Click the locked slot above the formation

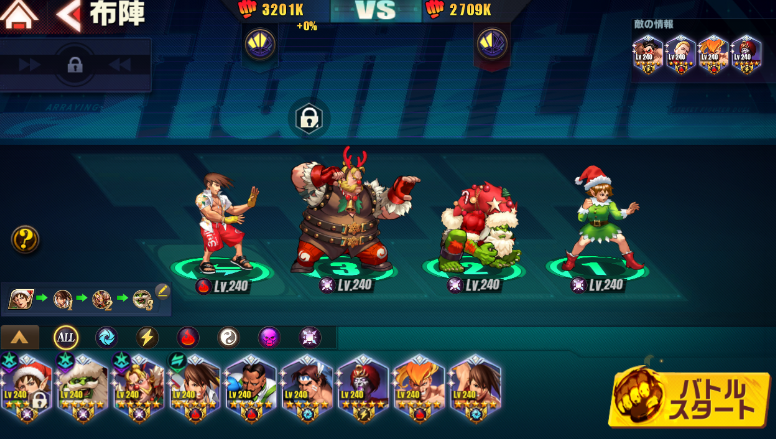point(309,119)
